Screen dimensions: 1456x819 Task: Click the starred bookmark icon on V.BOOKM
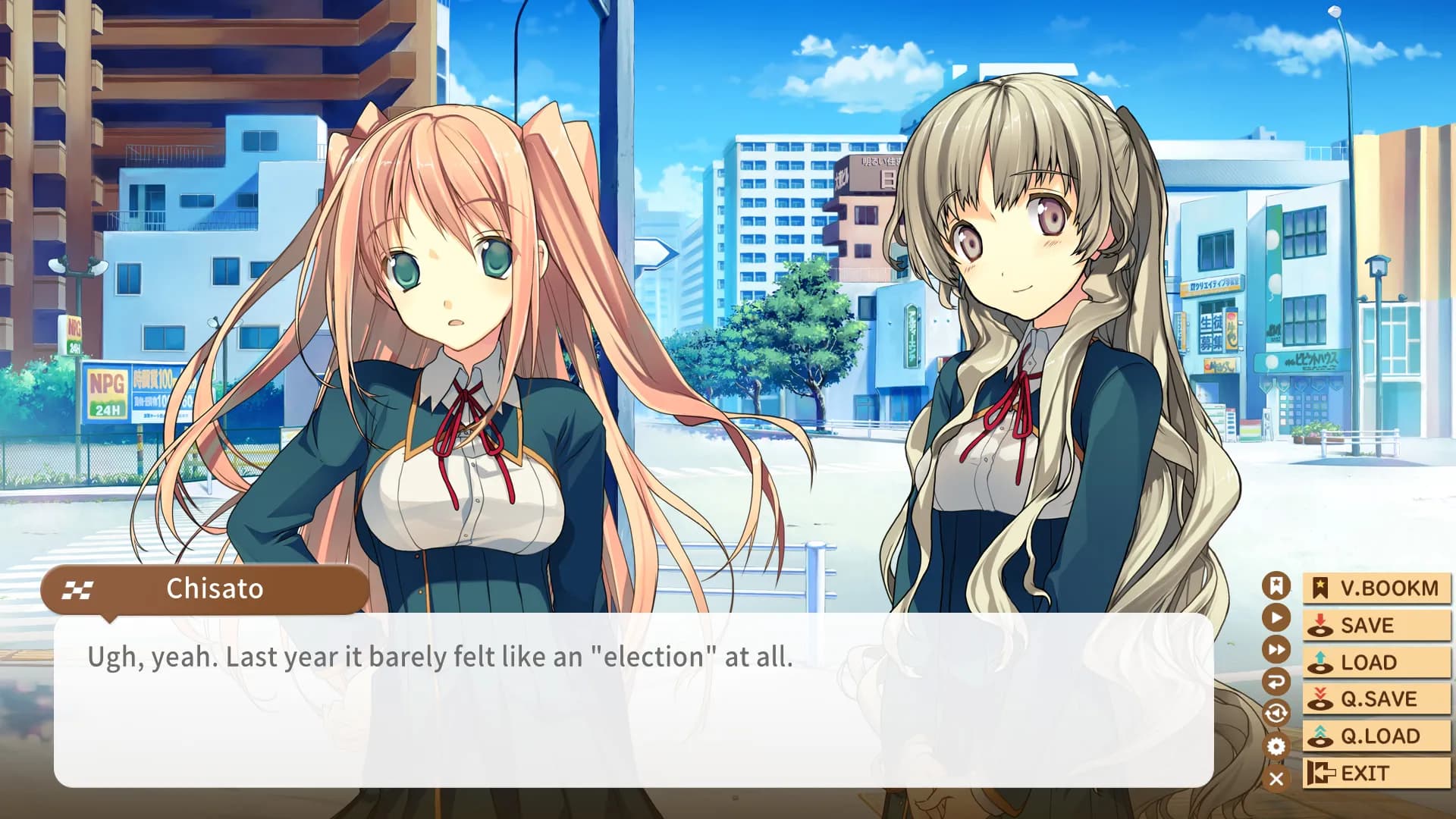coord(1319,588)
